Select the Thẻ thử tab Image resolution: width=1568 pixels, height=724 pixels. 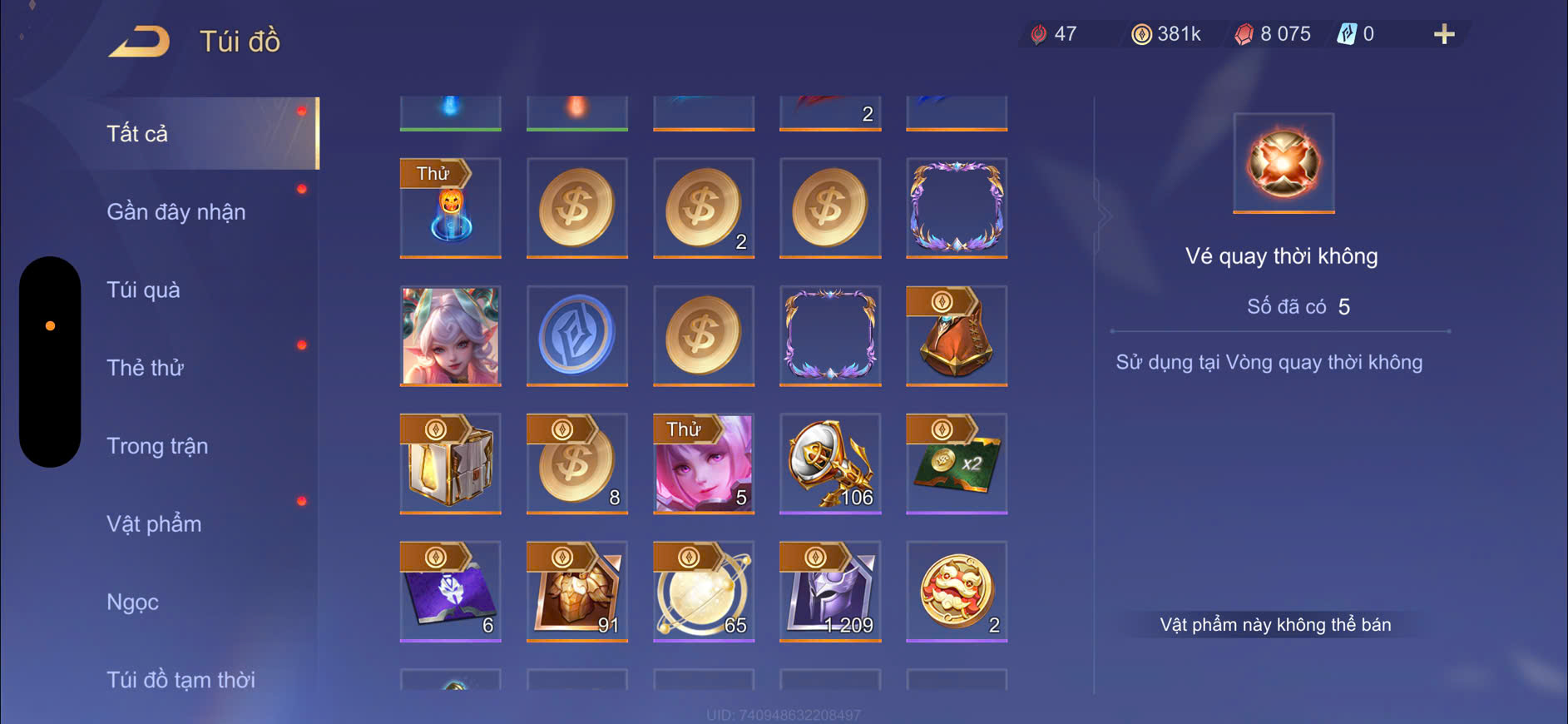[x=145, y=368]
